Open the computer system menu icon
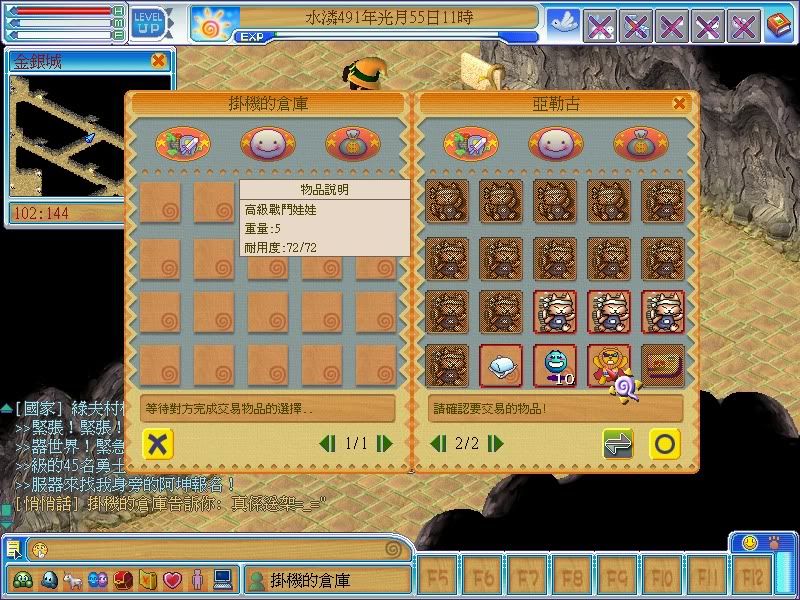The height and width of the screenshot is (600, 800). (x=222, y=579)
